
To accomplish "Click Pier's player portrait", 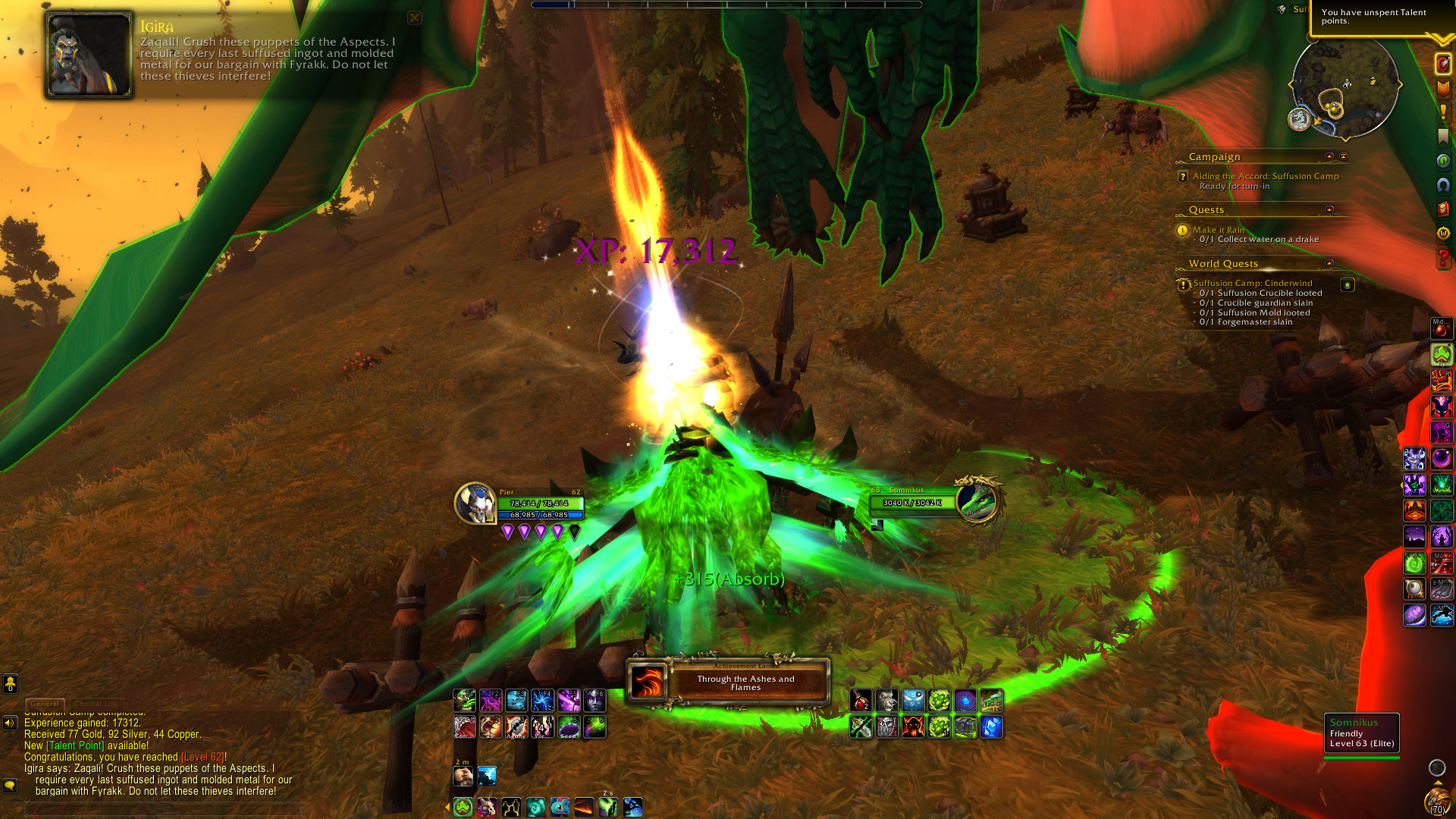I will (475, 504).
